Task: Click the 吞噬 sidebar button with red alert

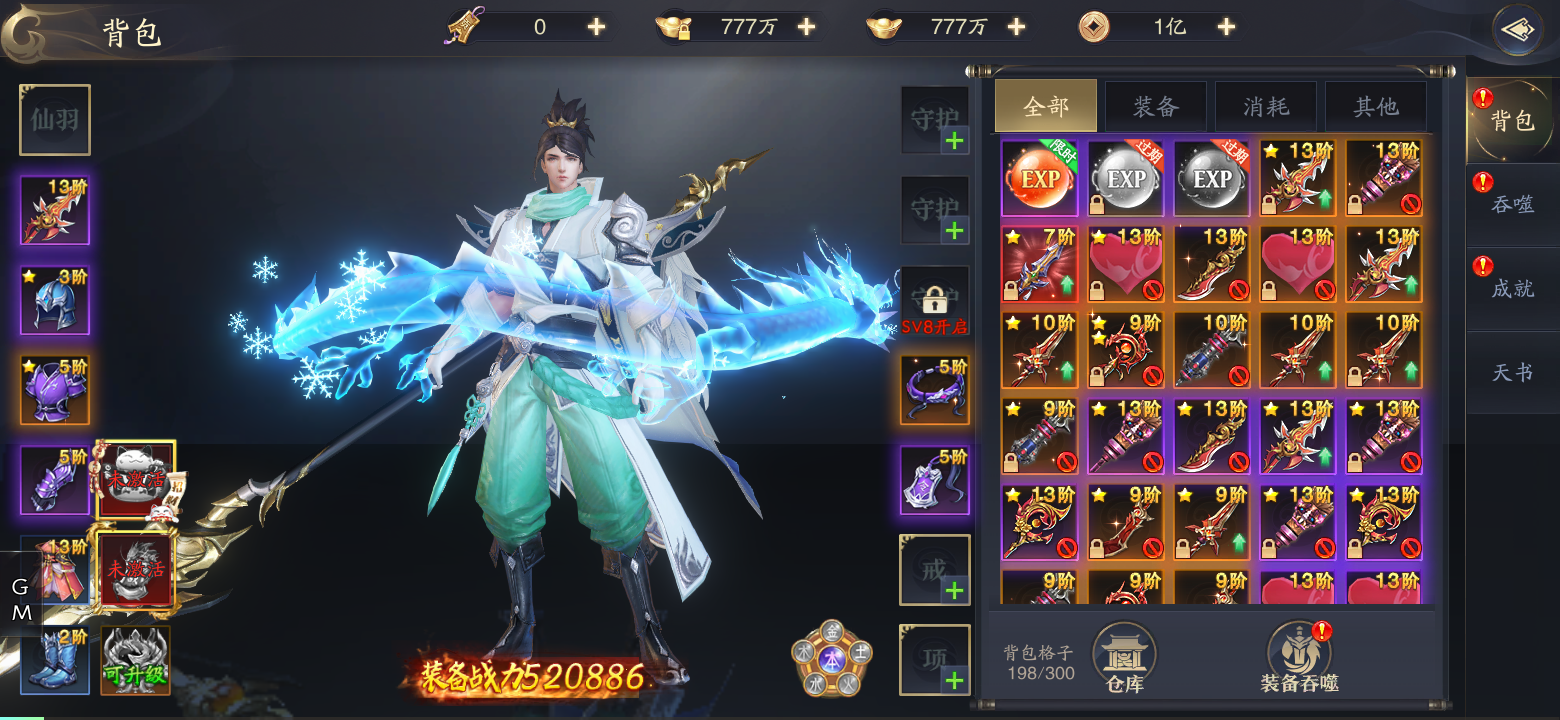Action: click(x=1511, y=205)
